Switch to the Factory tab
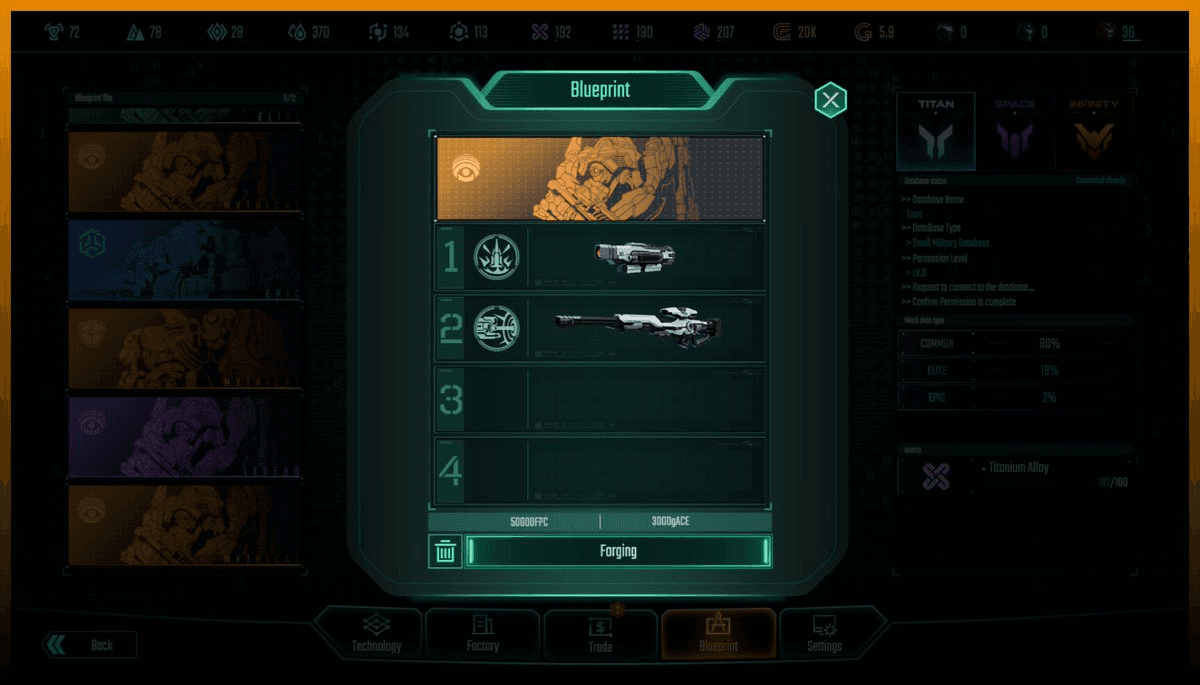Screen dimensions: 1200x685 coord(483,634)
